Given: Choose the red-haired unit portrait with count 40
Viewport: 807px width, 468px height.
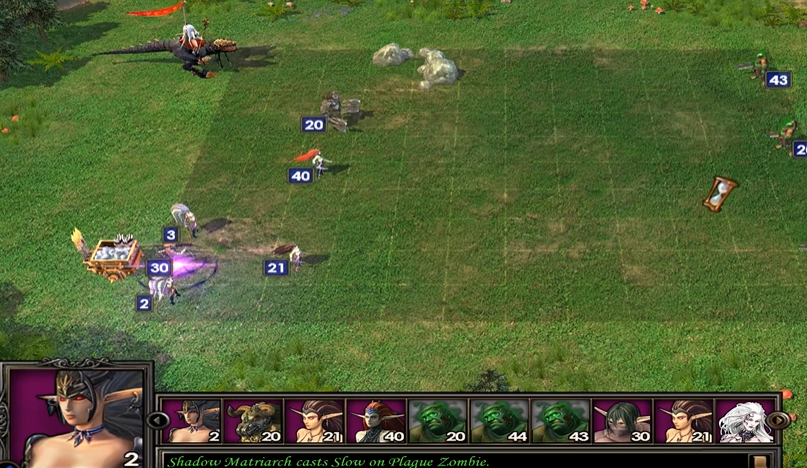Looking at the screenshot, I should pos(375,421).
